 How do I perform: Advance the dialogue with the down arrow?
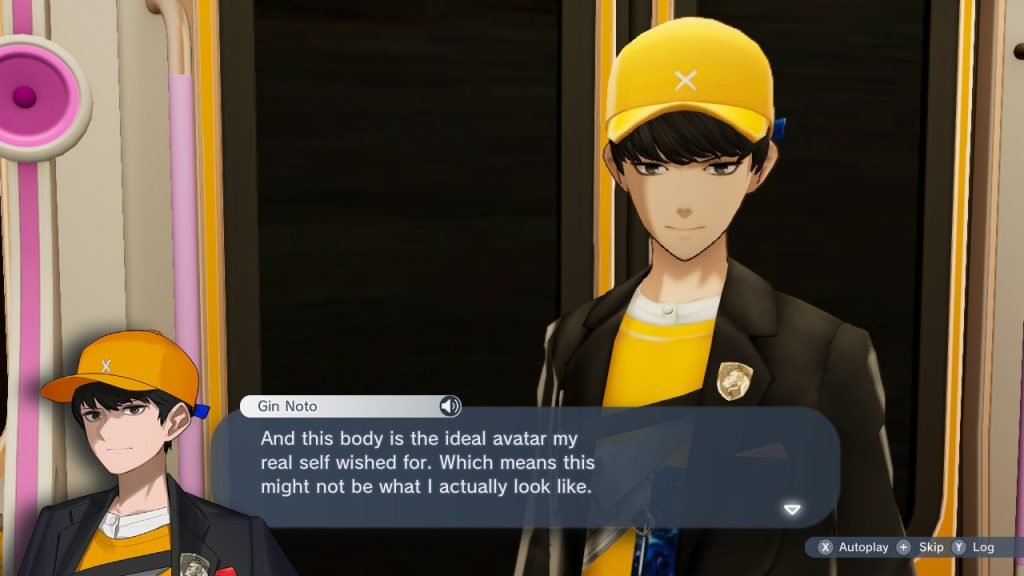coord(792,509)
